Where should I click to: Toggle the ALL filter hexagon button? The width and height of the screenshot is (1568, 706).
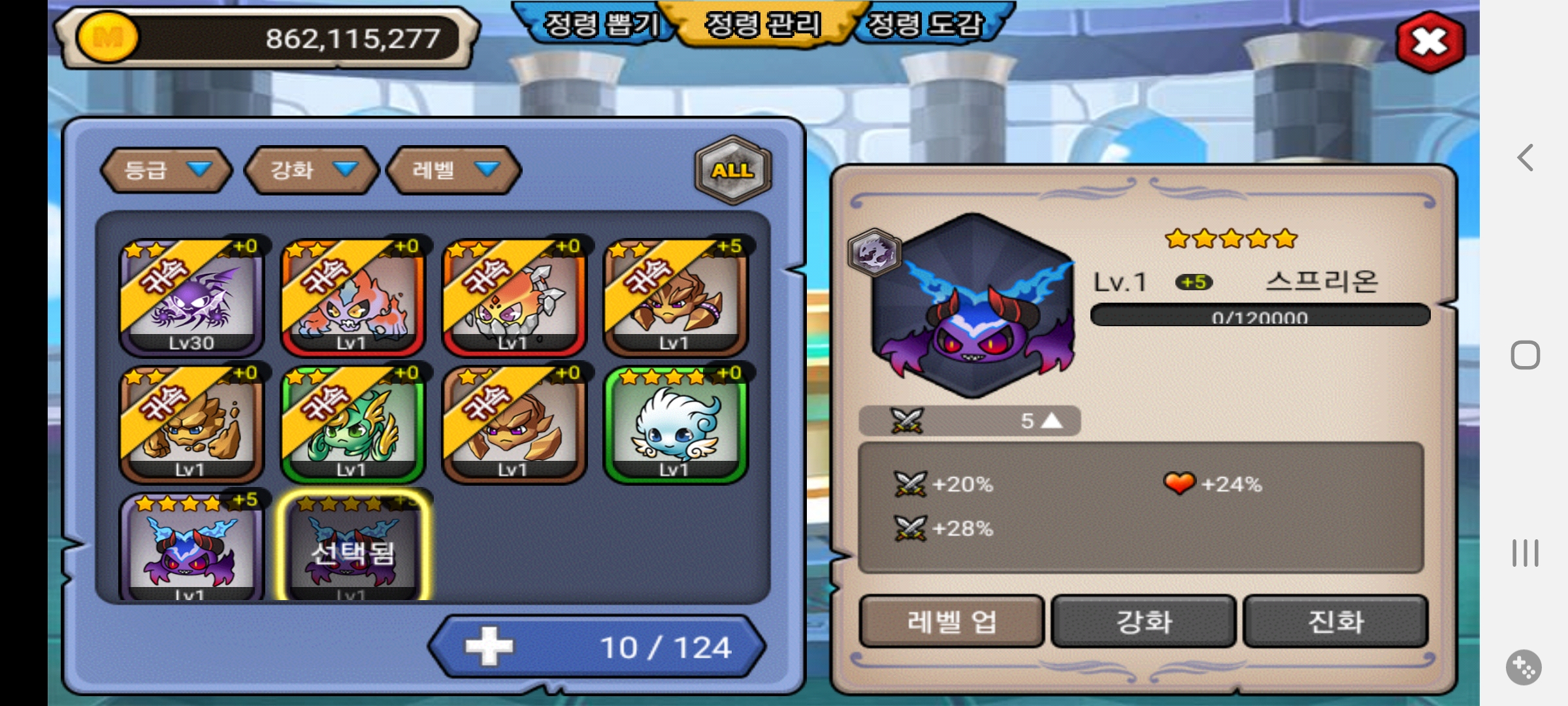733,170
